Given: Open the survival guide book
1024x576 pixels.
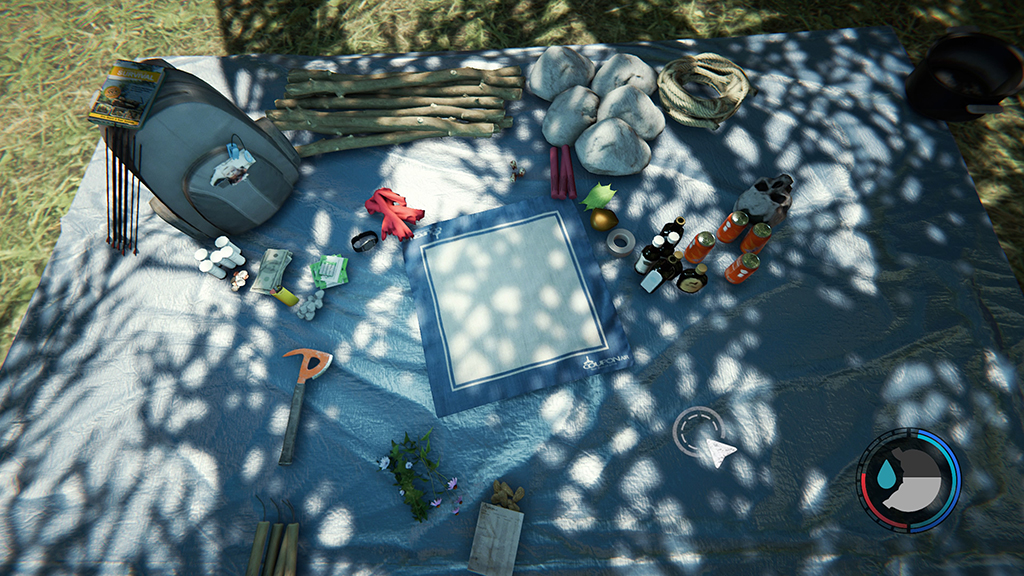Looking at the screenshot, I should point(125,91).
